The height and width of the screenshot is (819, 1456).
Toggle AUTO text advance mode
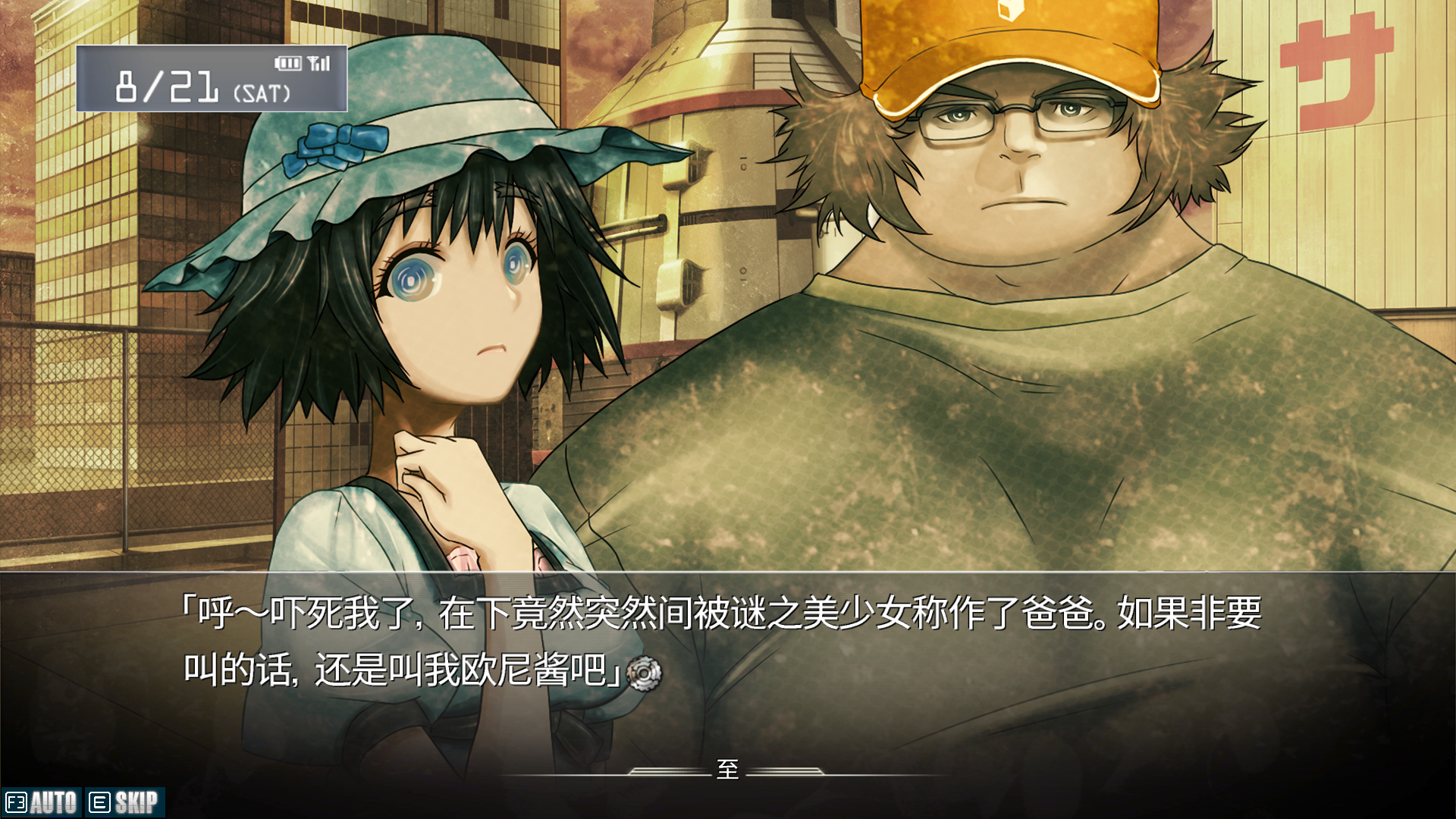(42, 802)
